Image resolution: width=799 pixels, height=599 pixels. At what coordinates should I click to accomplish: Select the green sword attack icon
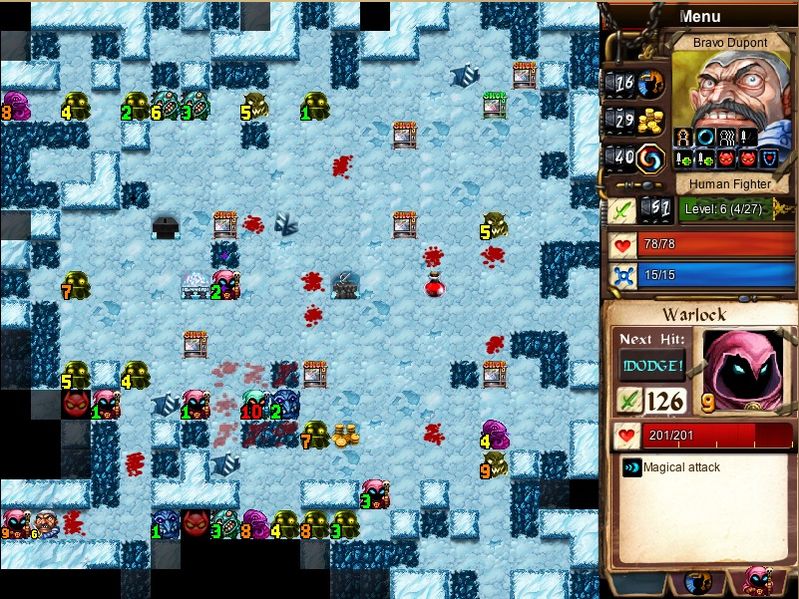(x=622, y=210)
